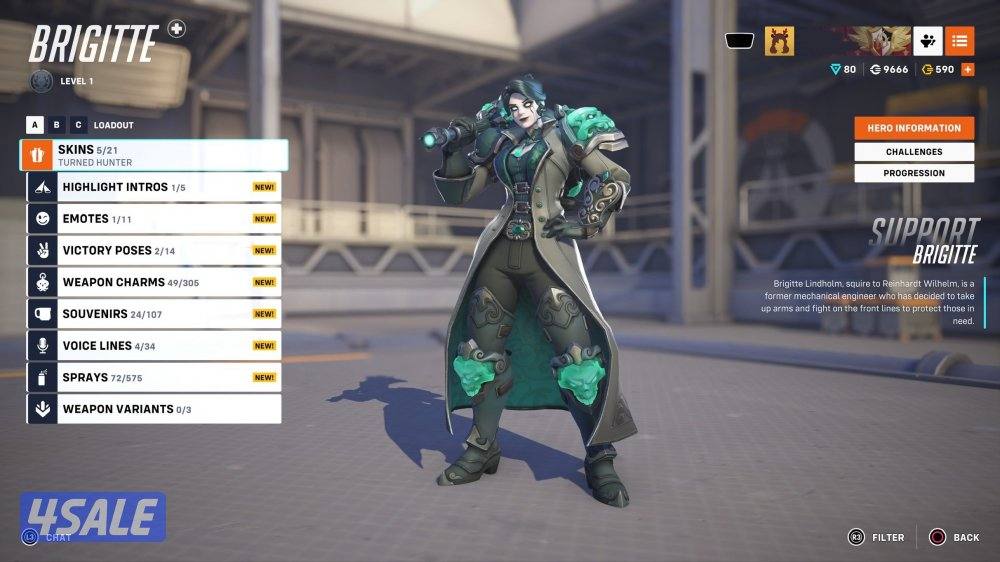Select the Emotes category
The height and width of the screenshot is (562, 1000).
pyautogui.click(x=154, y=219)
